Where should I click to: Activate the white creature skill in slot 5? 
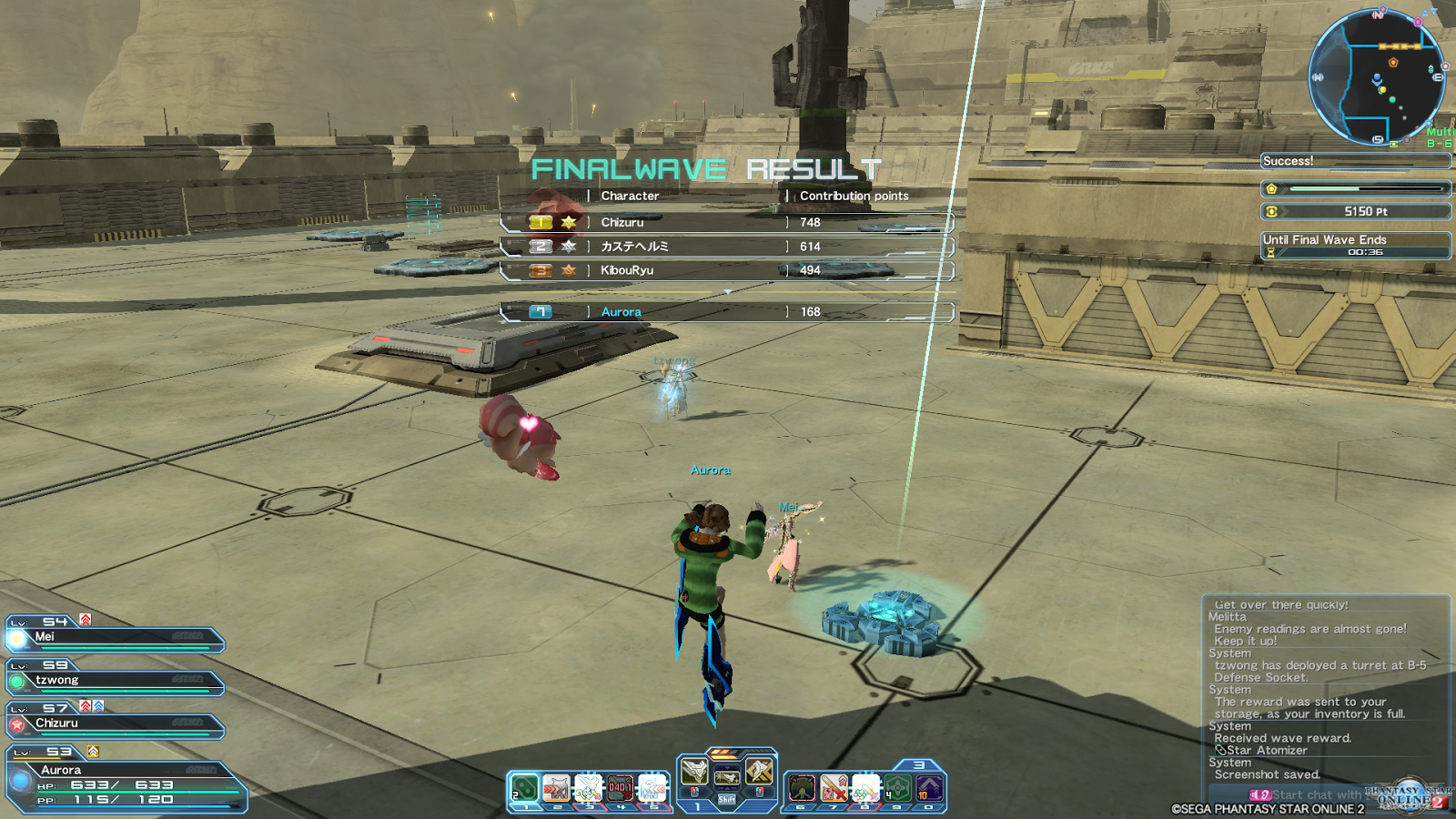pyautogui.click(x=652, y=787)
